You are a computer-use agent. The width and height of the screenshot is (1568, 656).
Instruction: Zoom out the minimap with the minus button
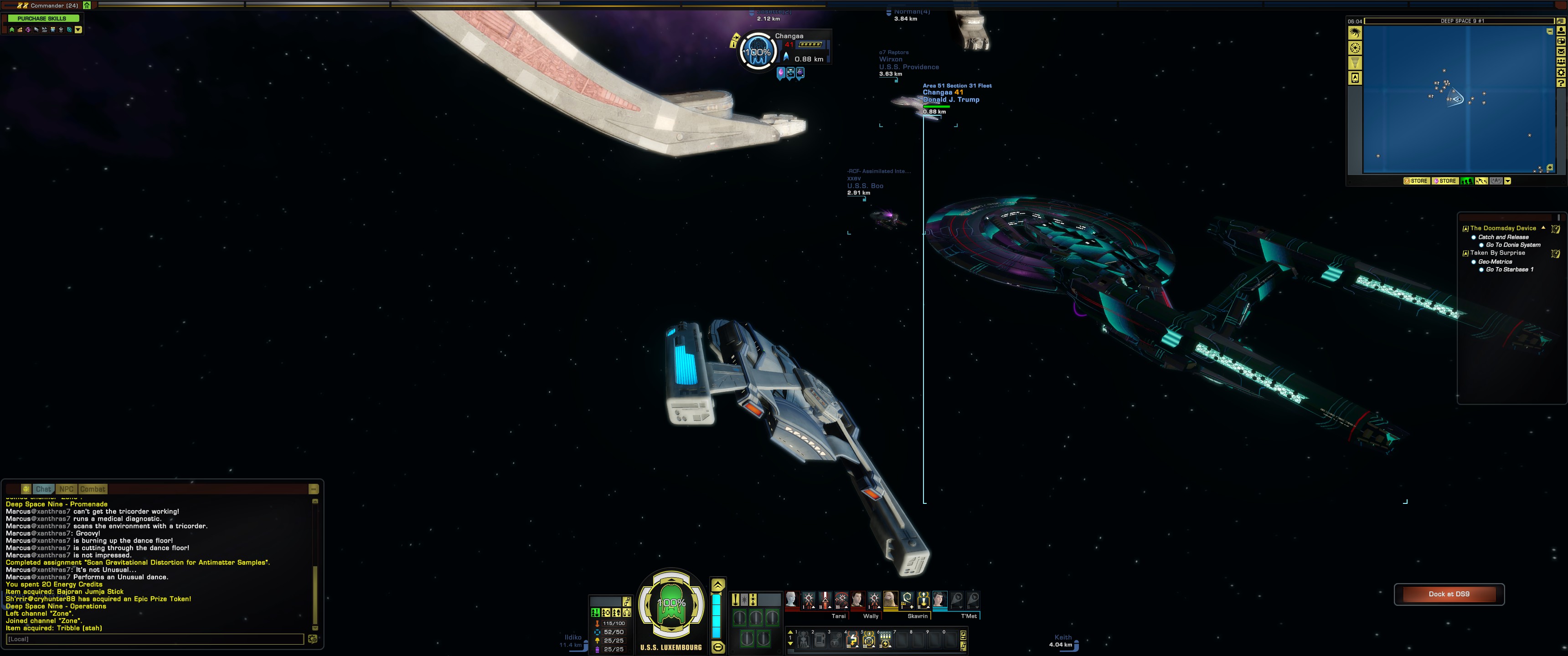(1549, 31)
